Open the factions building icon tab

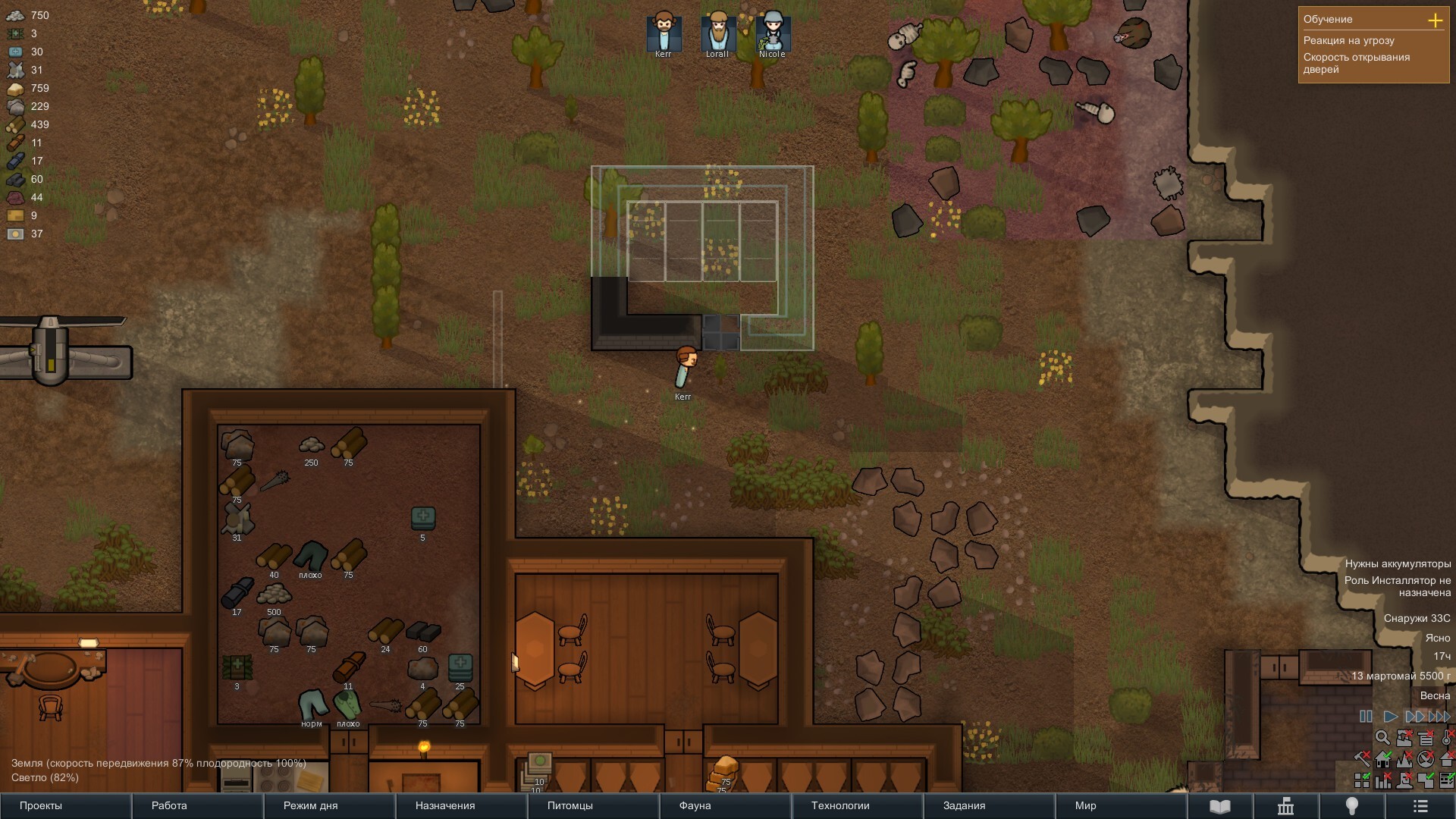pyautogui.click(x=1285, y=806)
